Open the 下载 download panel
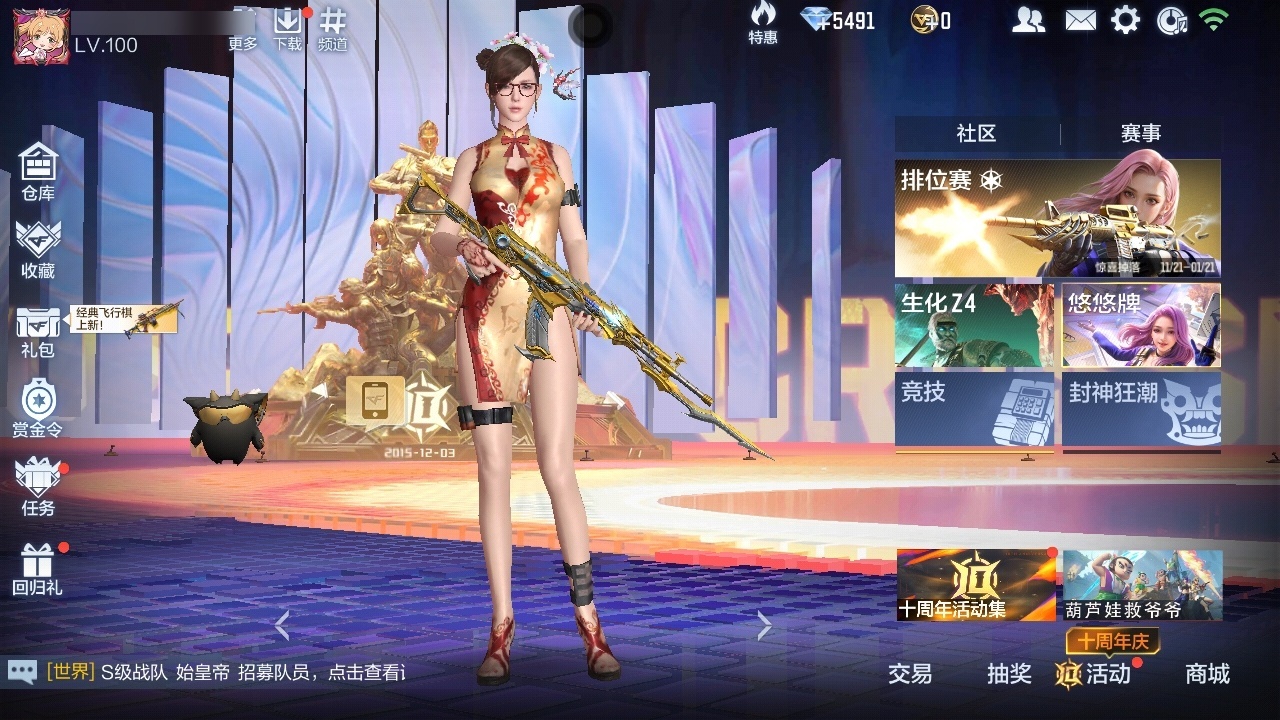The image size is (1280, 720). pos(288,28)
